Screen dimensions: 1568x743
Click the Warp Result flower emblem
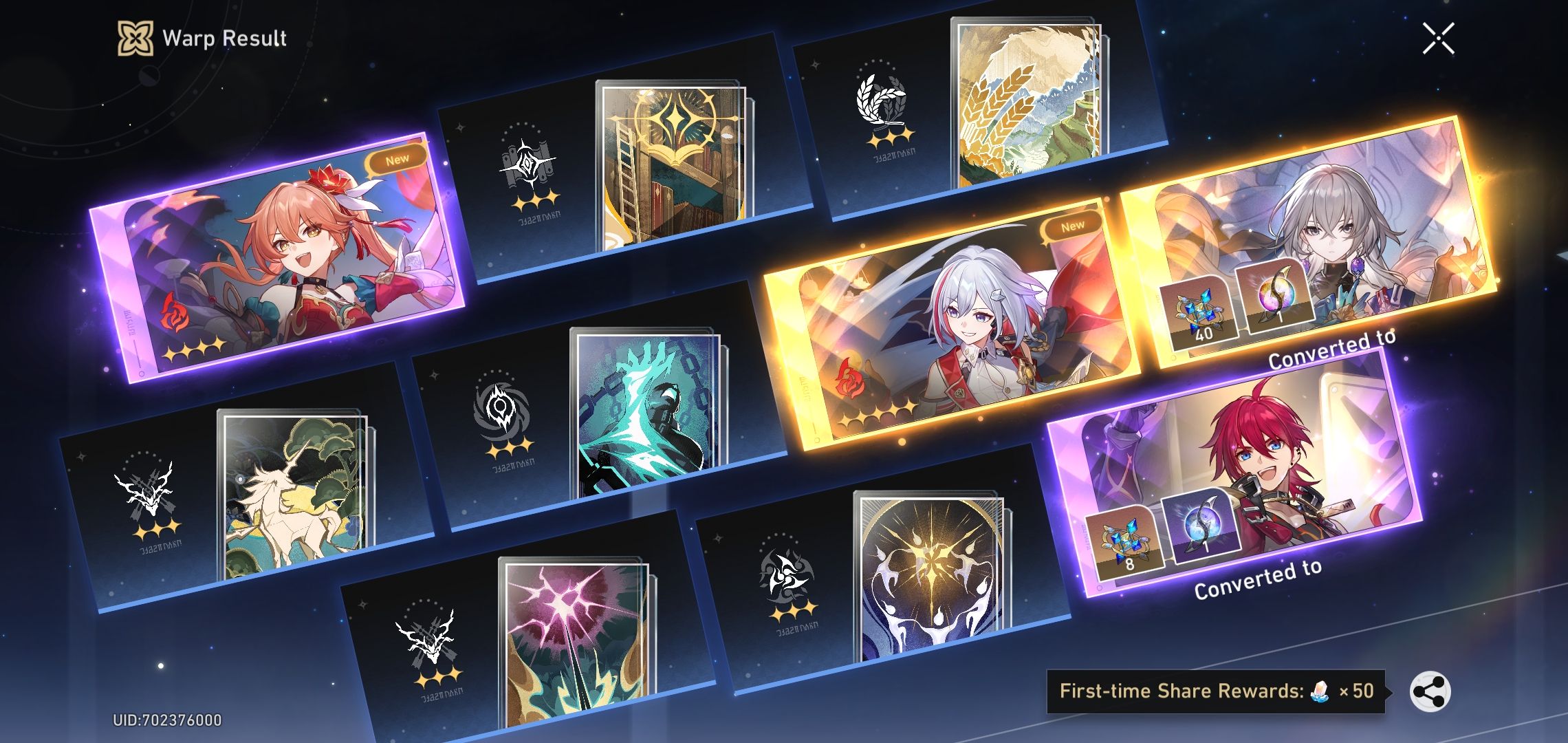[x=135, y=38]
